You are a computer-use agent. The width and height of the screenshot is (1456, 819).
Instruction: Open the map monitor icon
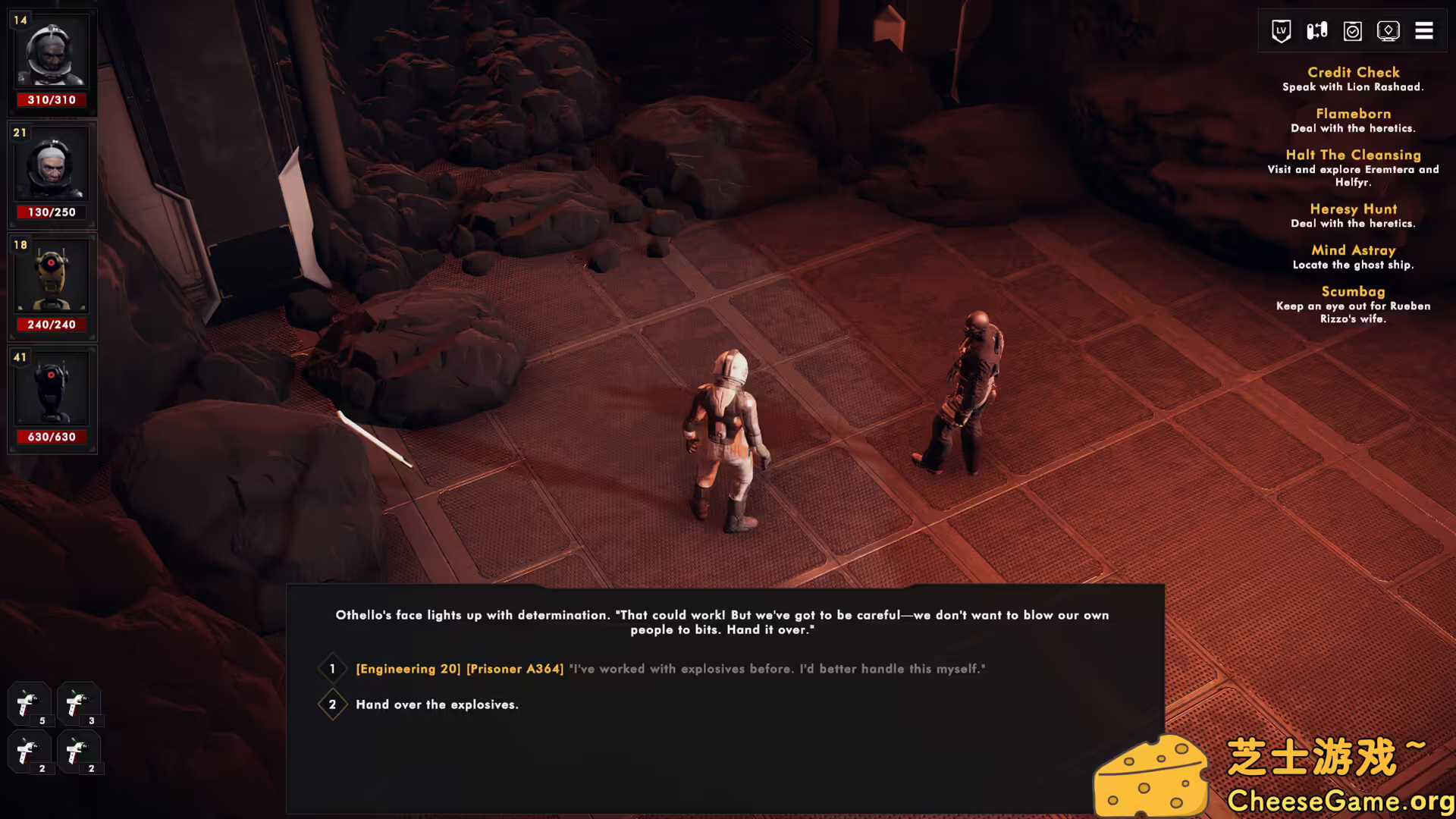(x=1389, y=30)
